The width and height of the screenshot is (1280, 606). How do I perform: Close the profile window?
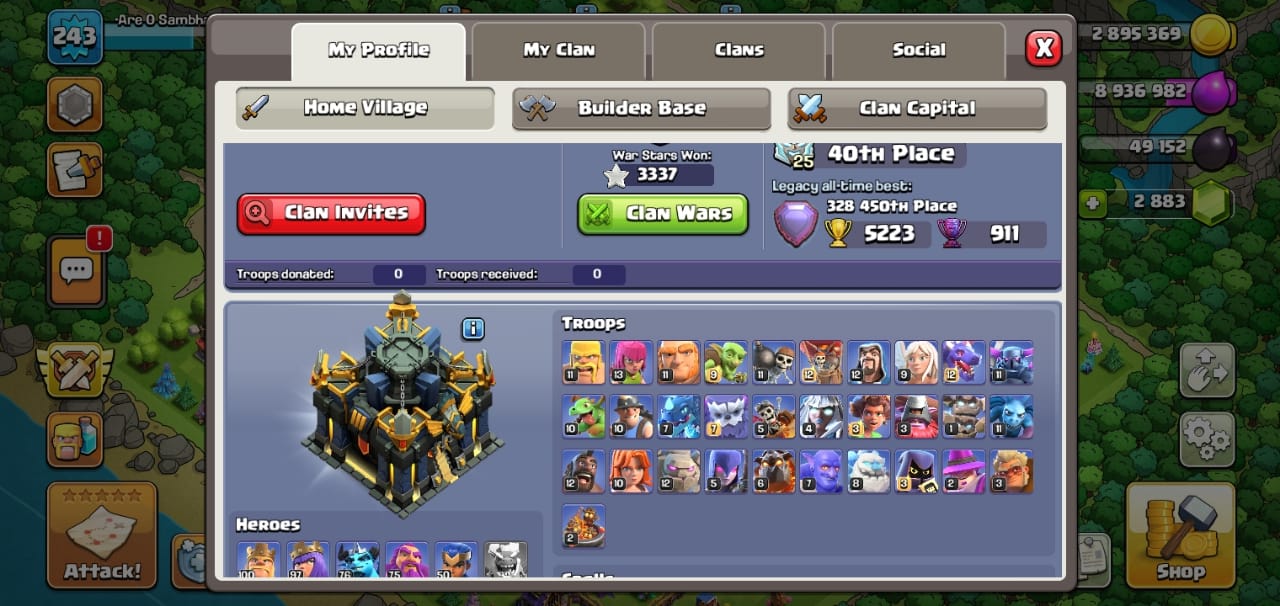(1043, 47)
